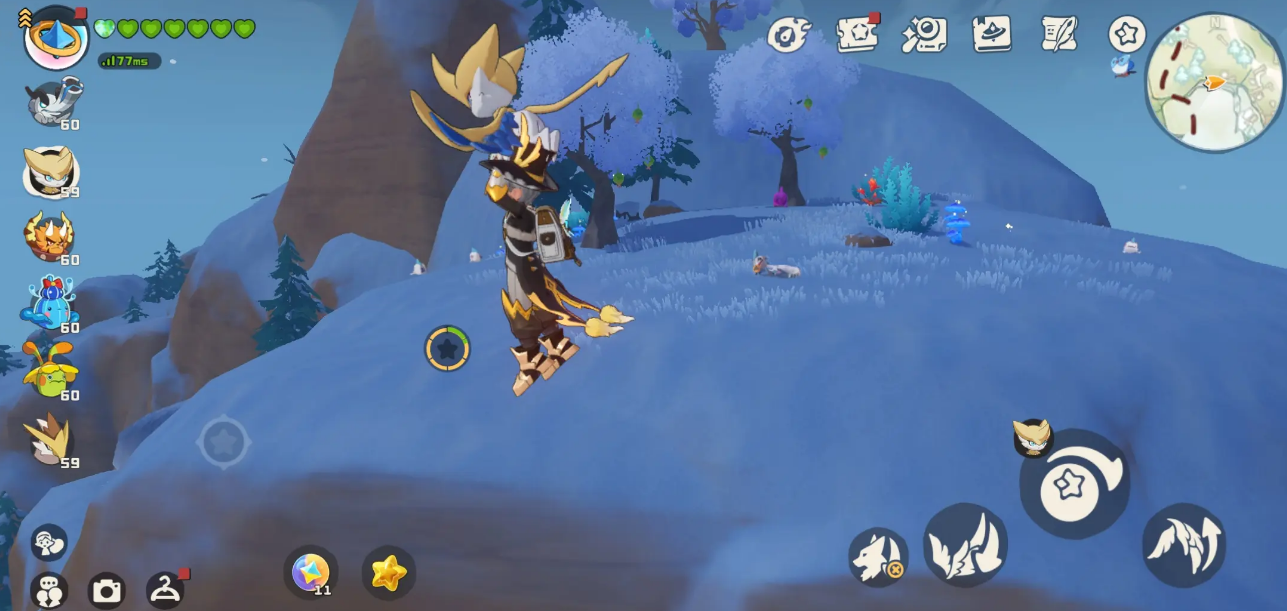Open the player avatar profile
Viewport: 1287px width, 611px height.
[56, 37]
